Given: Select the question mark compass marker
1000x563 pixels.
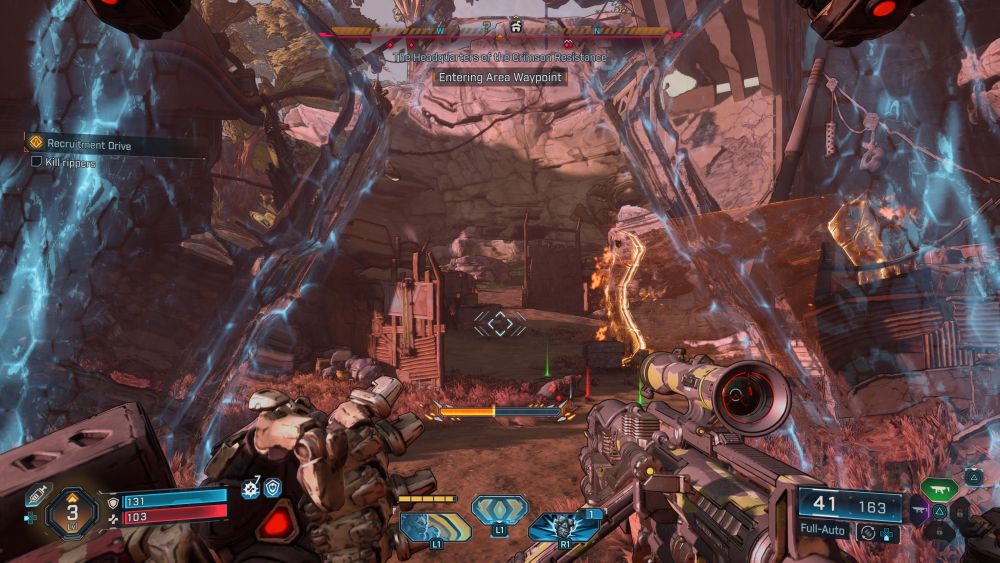Looking at the screenshot, I should click(x=484, y=27).
